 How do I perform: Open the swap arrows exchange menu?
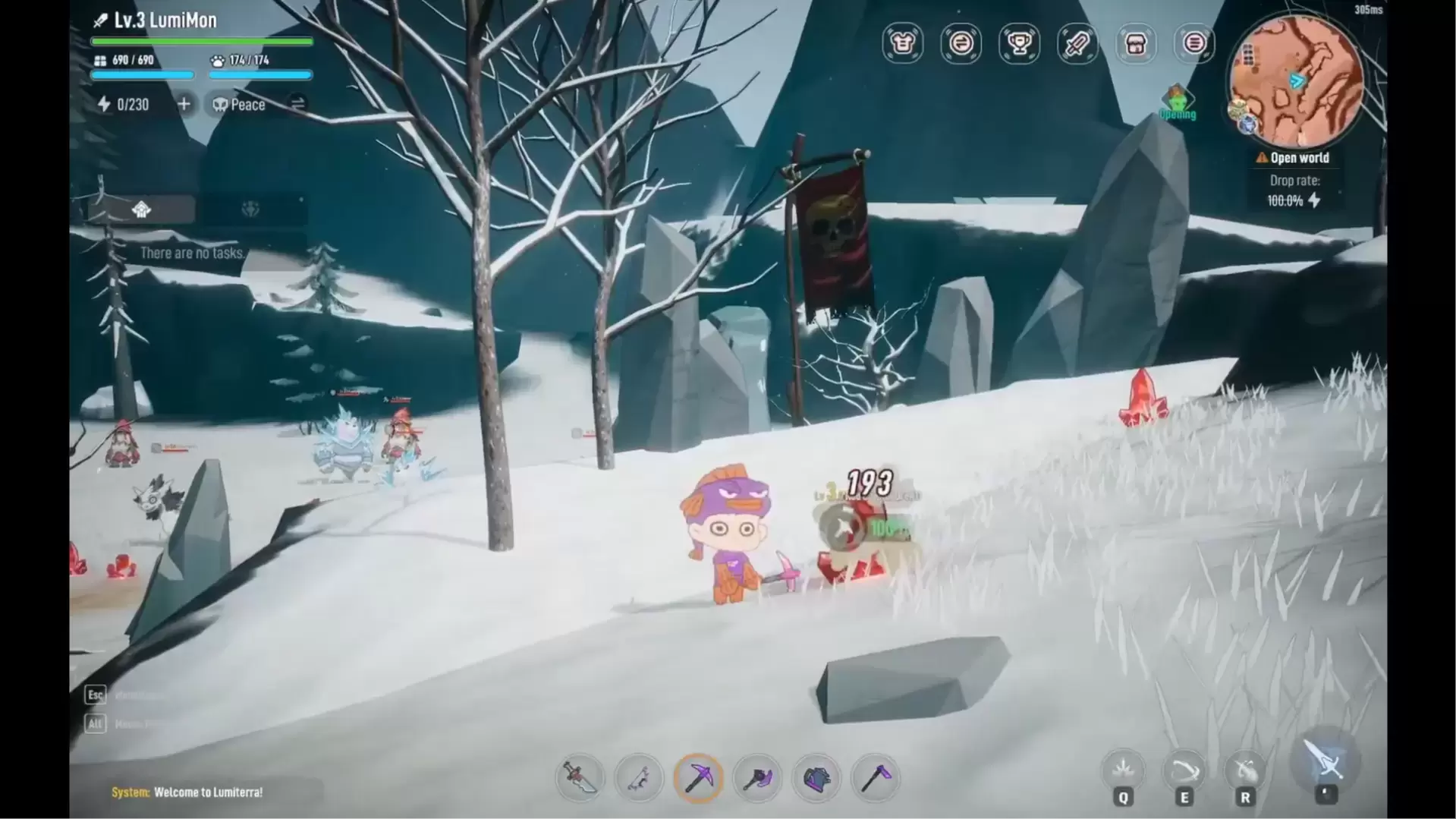click(961, 43)
